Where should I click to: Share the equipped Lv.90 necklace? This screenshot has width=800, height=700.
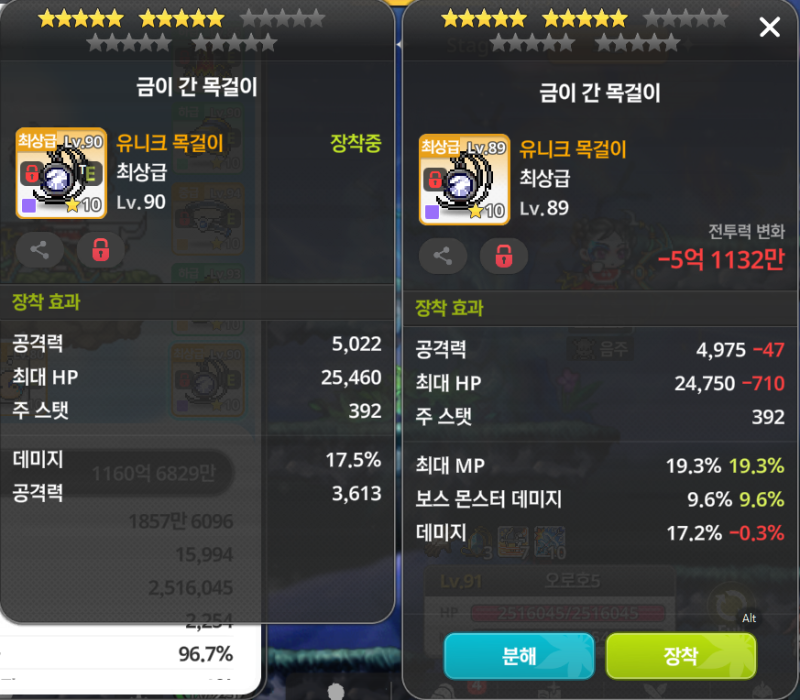(40, 250)
